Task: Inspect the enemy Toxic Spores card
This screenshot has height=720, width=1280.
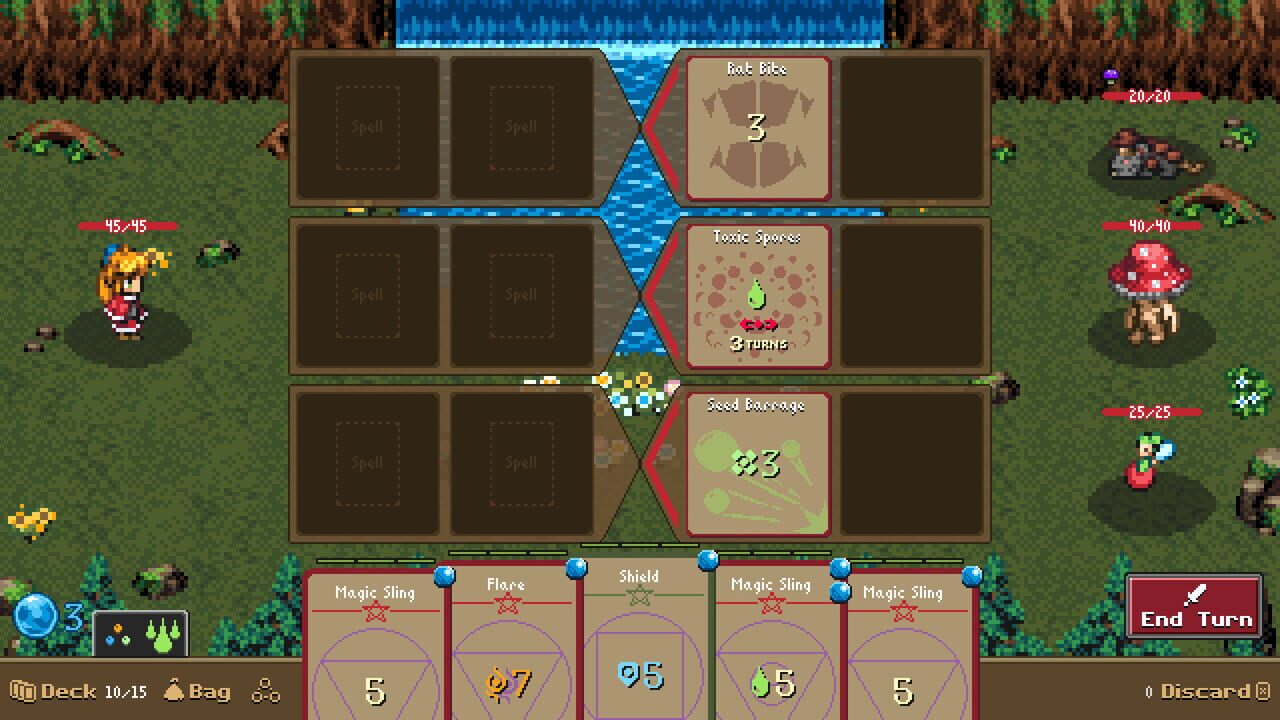Action: tap(757, 296)
